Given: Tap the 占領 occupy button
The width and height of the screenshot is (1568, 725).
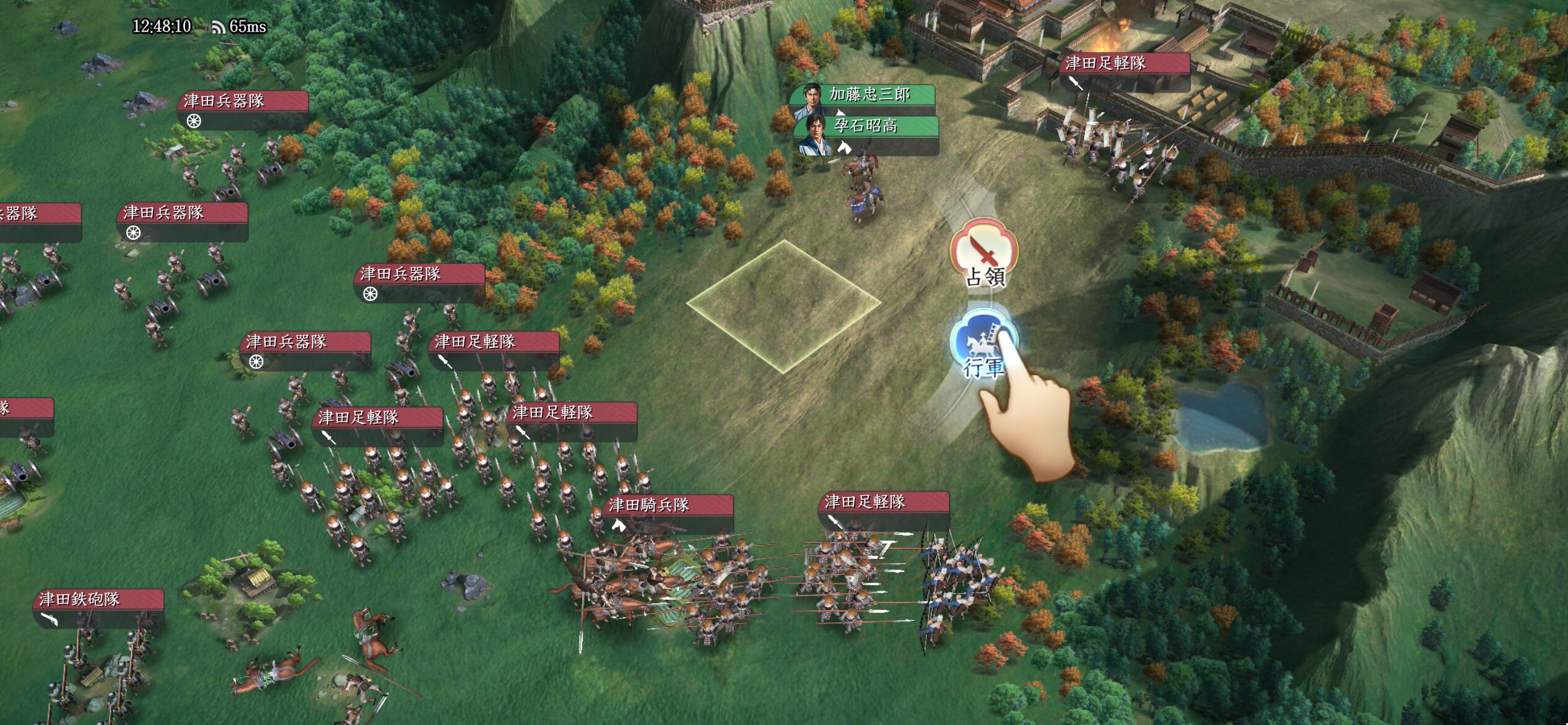Looking at the screenshot, I should point(983,253).
